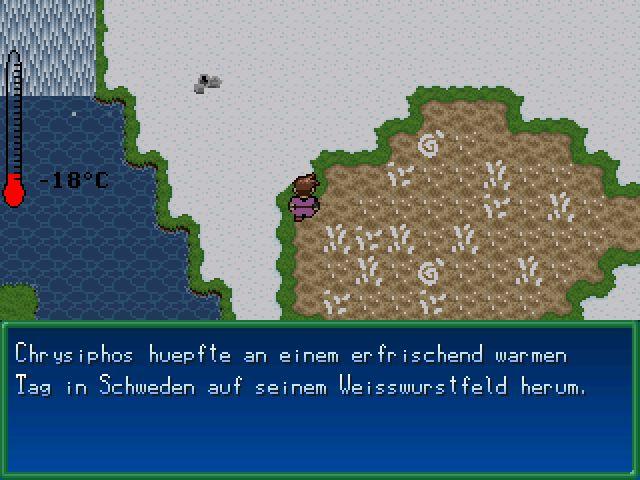The width and height of the screenshot is (640, 480).
Task: Advance the Chrysiphos dialogue message box
Action: 319,398
